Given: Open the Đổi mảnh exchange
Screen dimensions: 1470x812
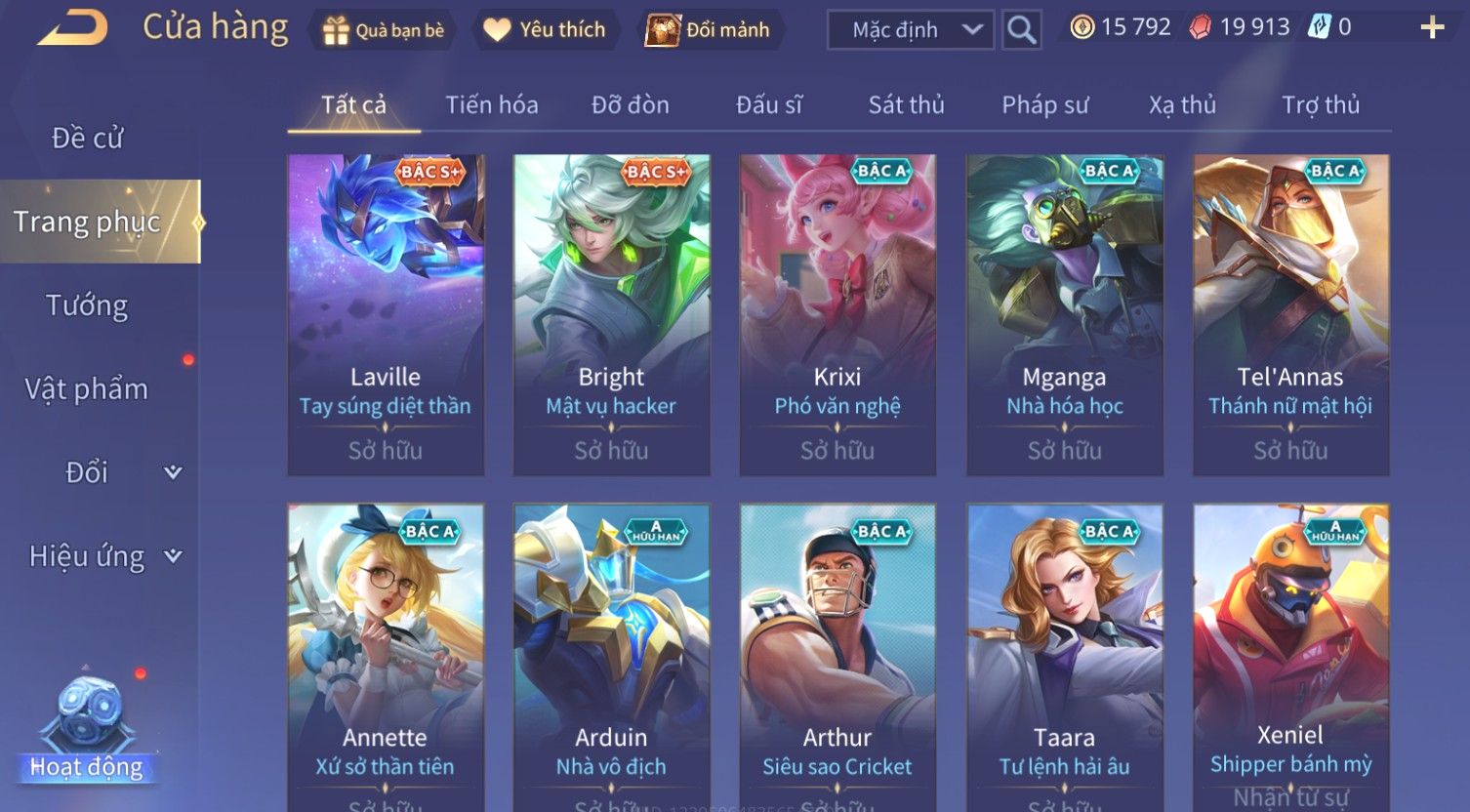Looking at the screenshot, I should pyautogui.click(x=708, y=30).
